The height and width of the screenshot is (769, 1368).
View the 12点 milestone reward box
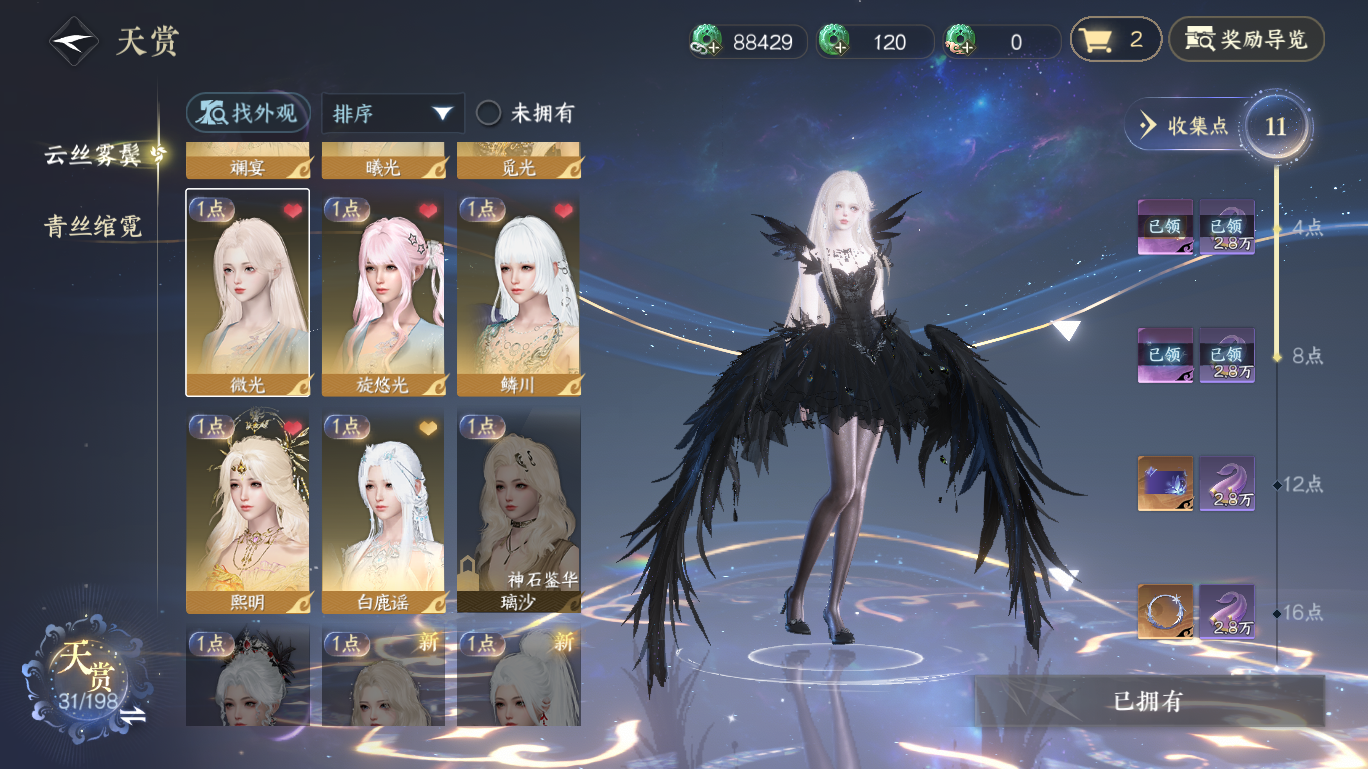click(1165, 484)
